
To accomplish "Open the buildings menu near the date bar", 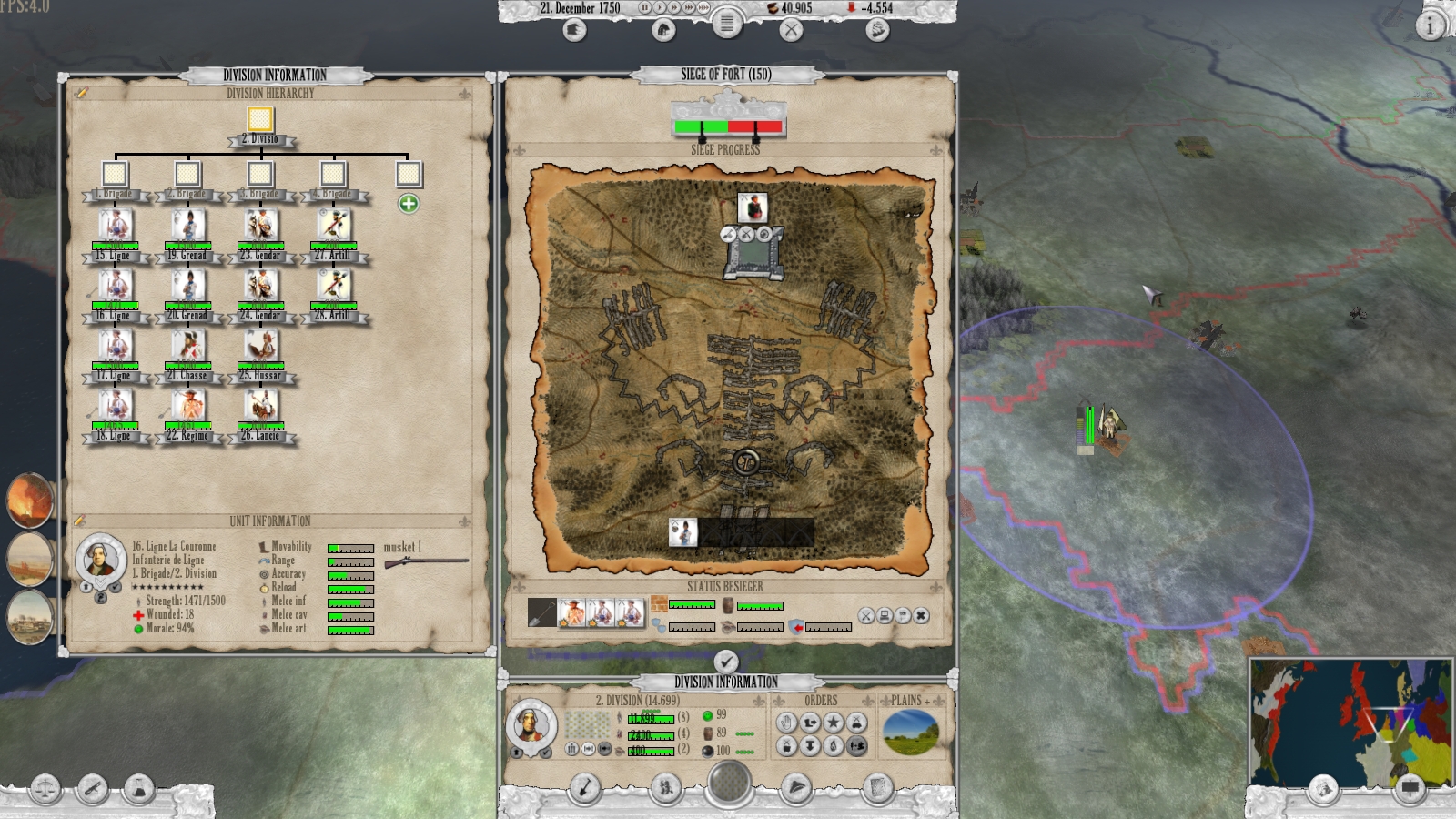I will point(662,29).
